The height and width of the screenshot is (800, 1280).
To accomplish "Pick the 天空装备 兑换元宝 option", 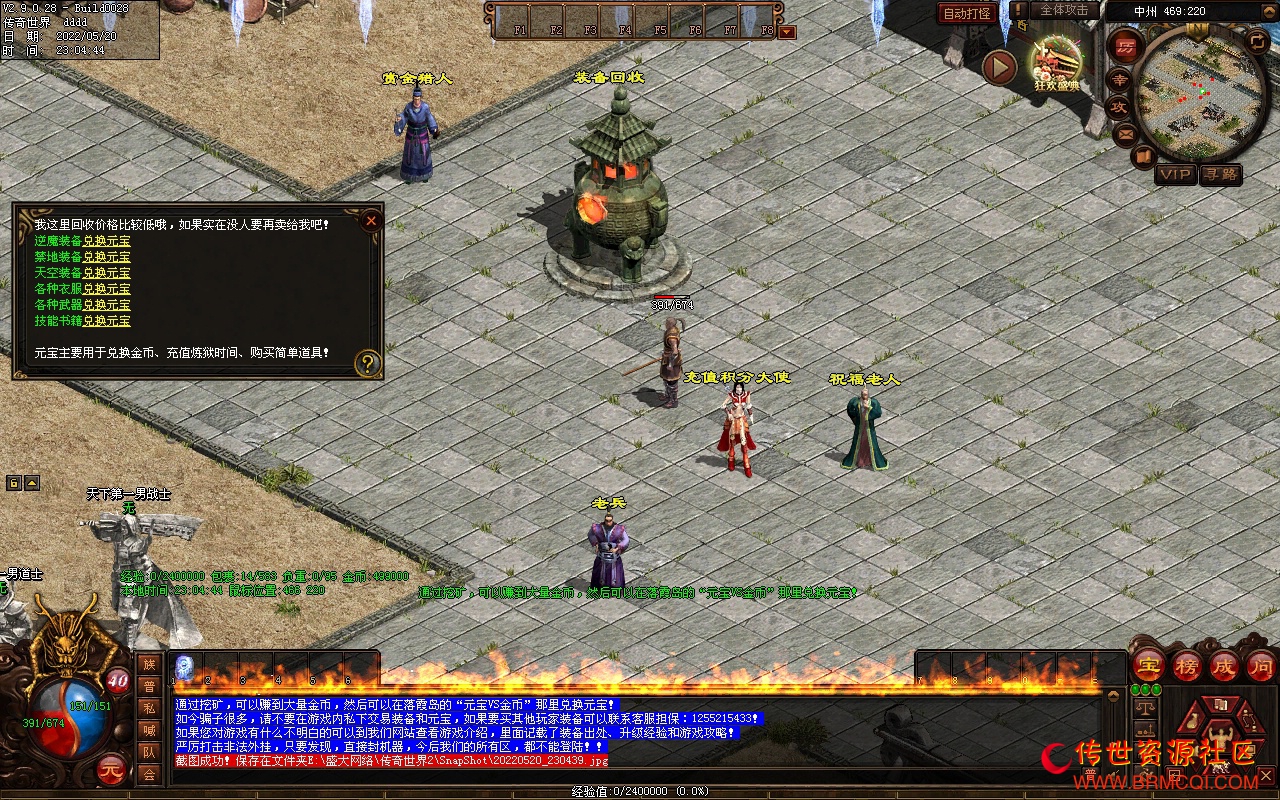I will click(106, 273).
